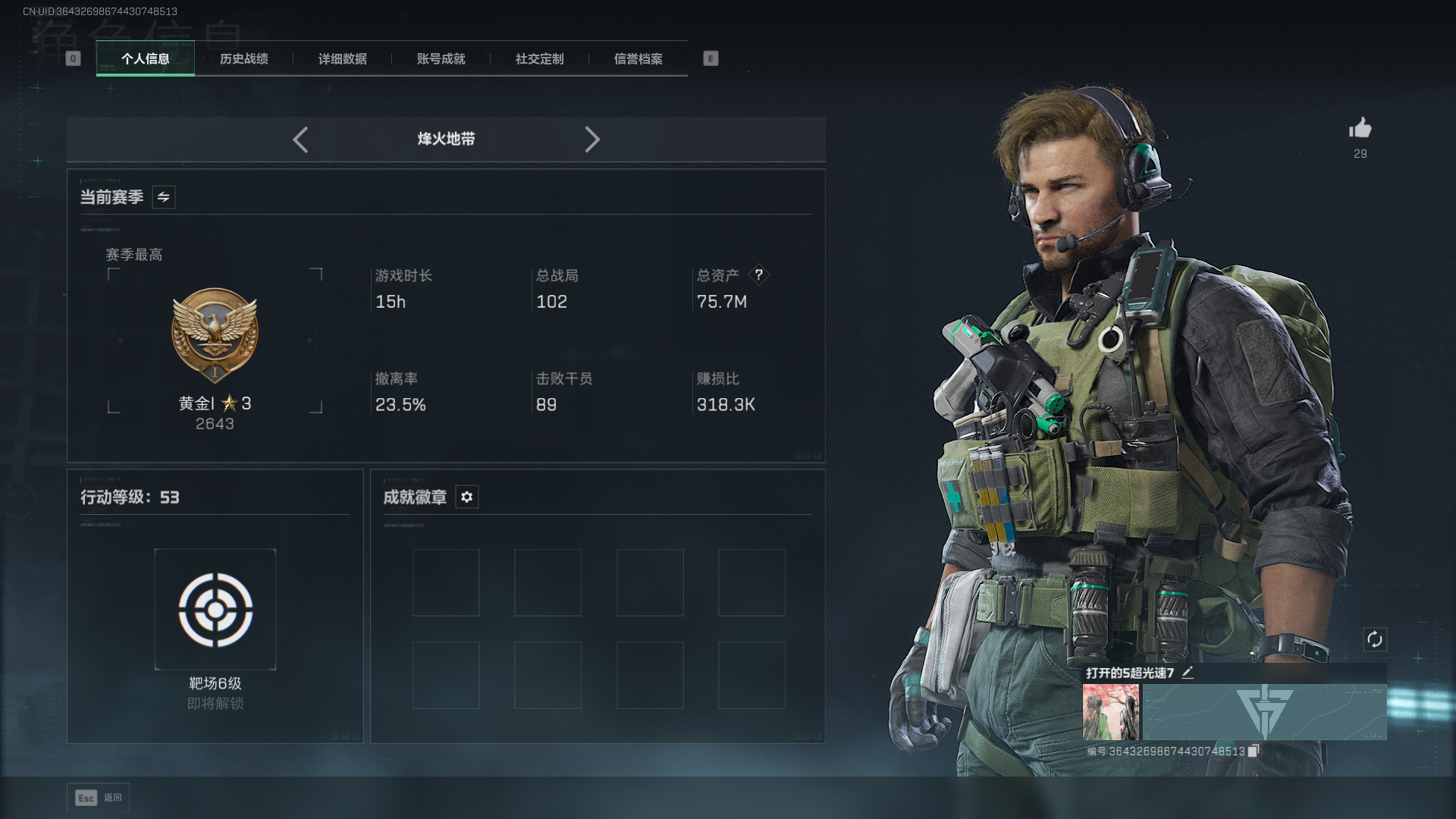Open the player name card banner
This screenshot has height=819, width=1456.
click(1264, 712)
